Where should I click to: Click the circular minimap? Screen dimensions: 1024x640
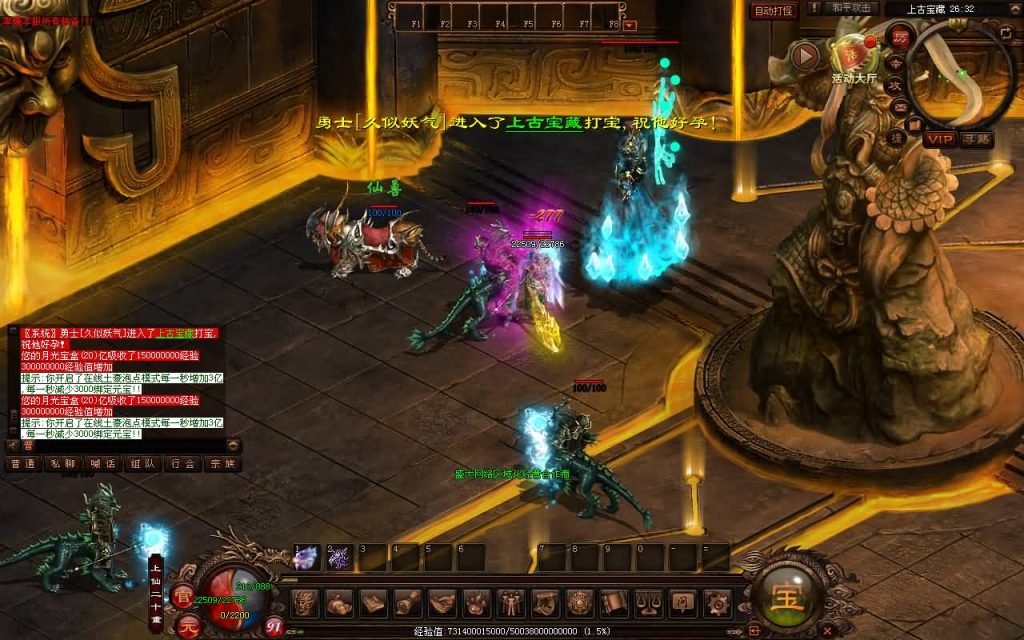[960, 70]
